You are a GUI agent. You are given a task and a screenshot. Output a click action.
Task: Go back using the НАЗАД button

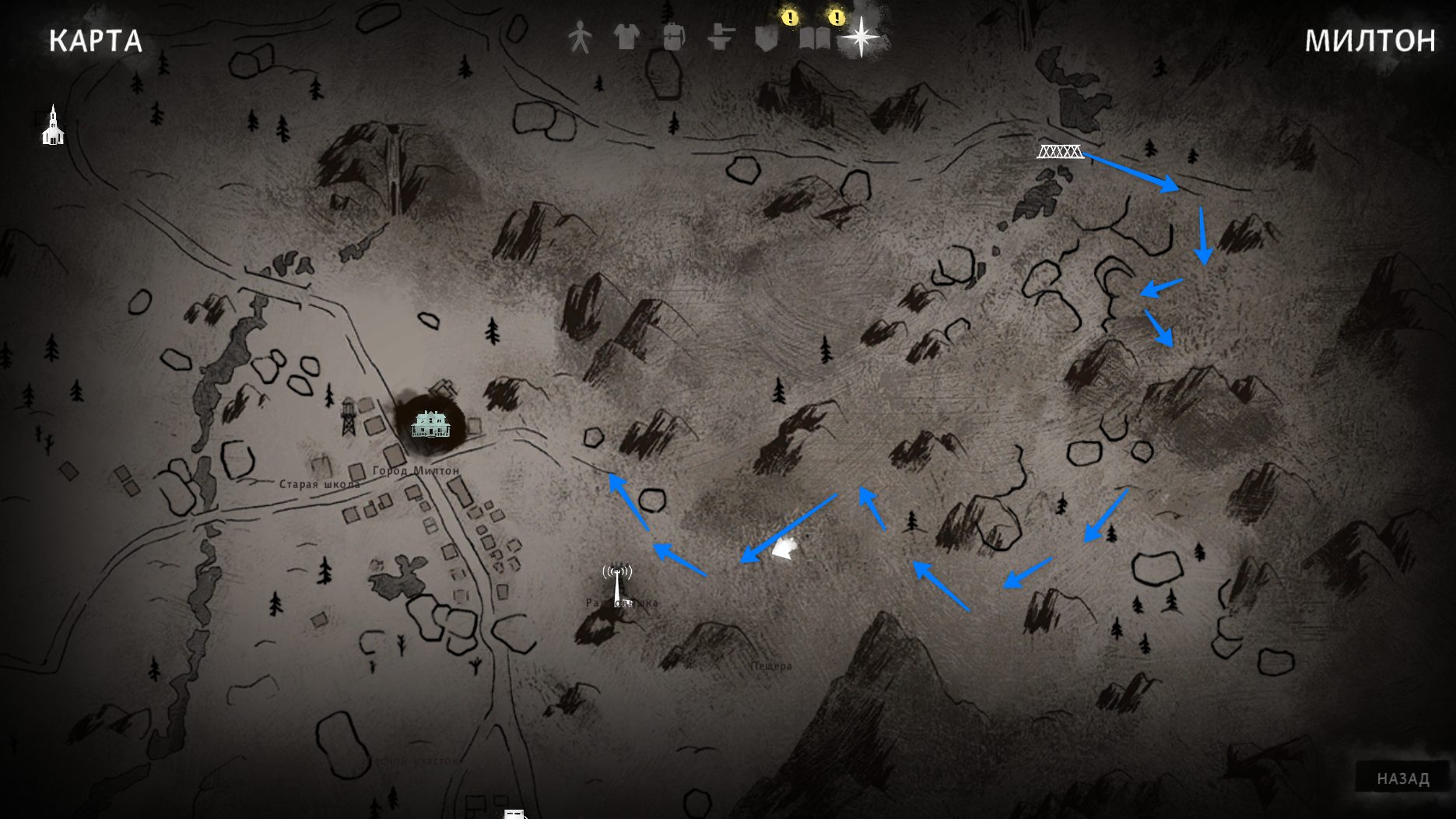pyautogui.click(x=1402, y=779)
